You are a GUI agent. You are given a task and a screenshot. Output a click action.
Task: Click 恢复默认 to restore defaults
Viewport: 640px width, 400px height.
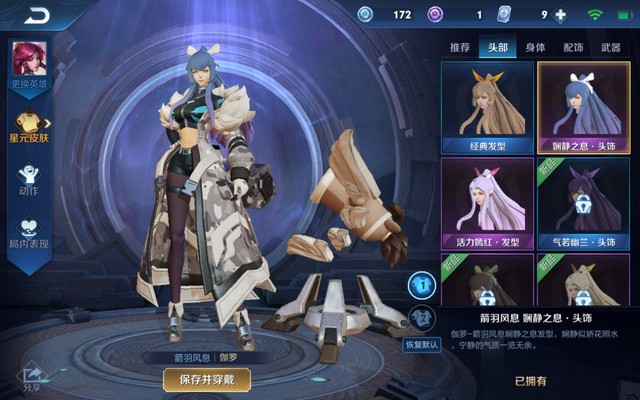point(421,343)
